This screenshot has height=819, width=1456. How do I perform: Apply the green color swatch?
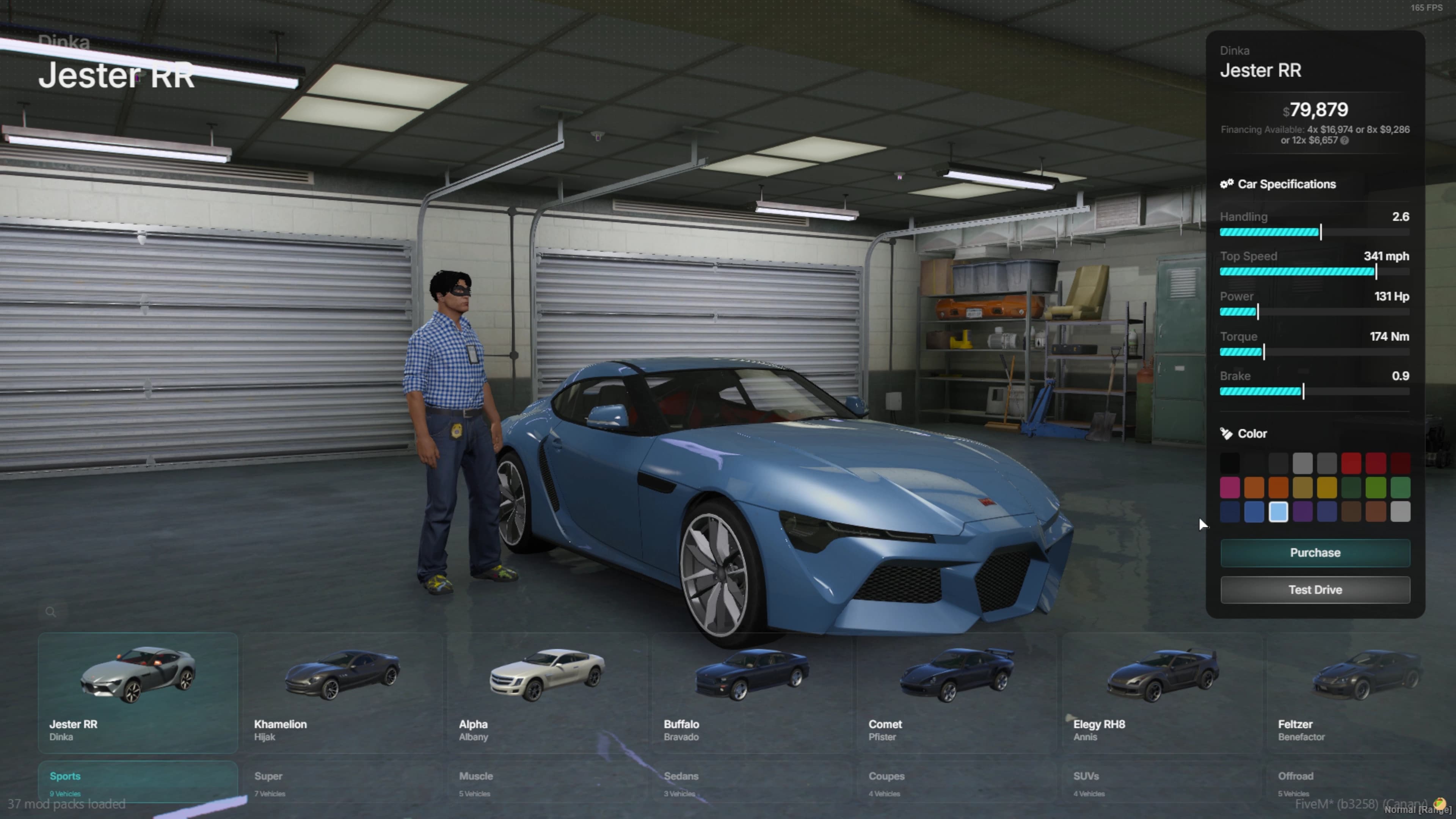1376,487
